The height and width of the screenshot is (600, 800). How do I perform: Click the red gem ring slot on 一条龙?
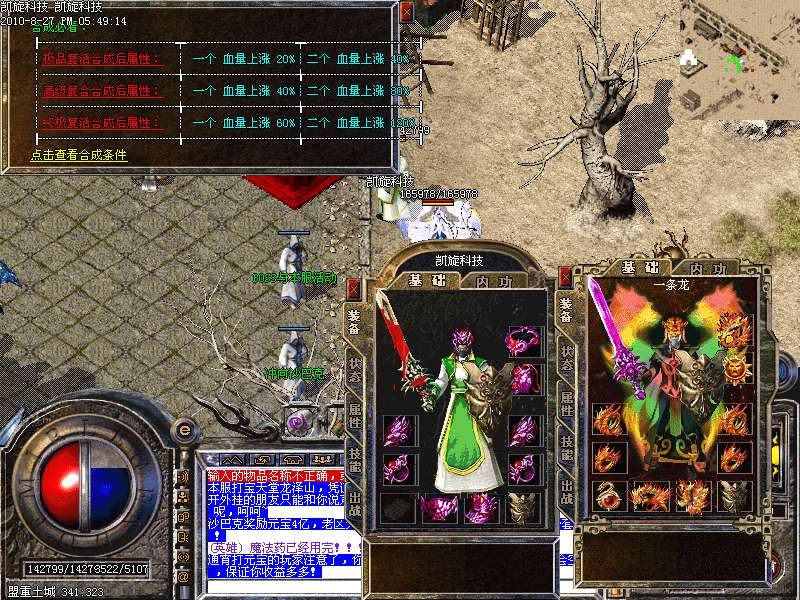pyautogui.click(x=607, y=495)
